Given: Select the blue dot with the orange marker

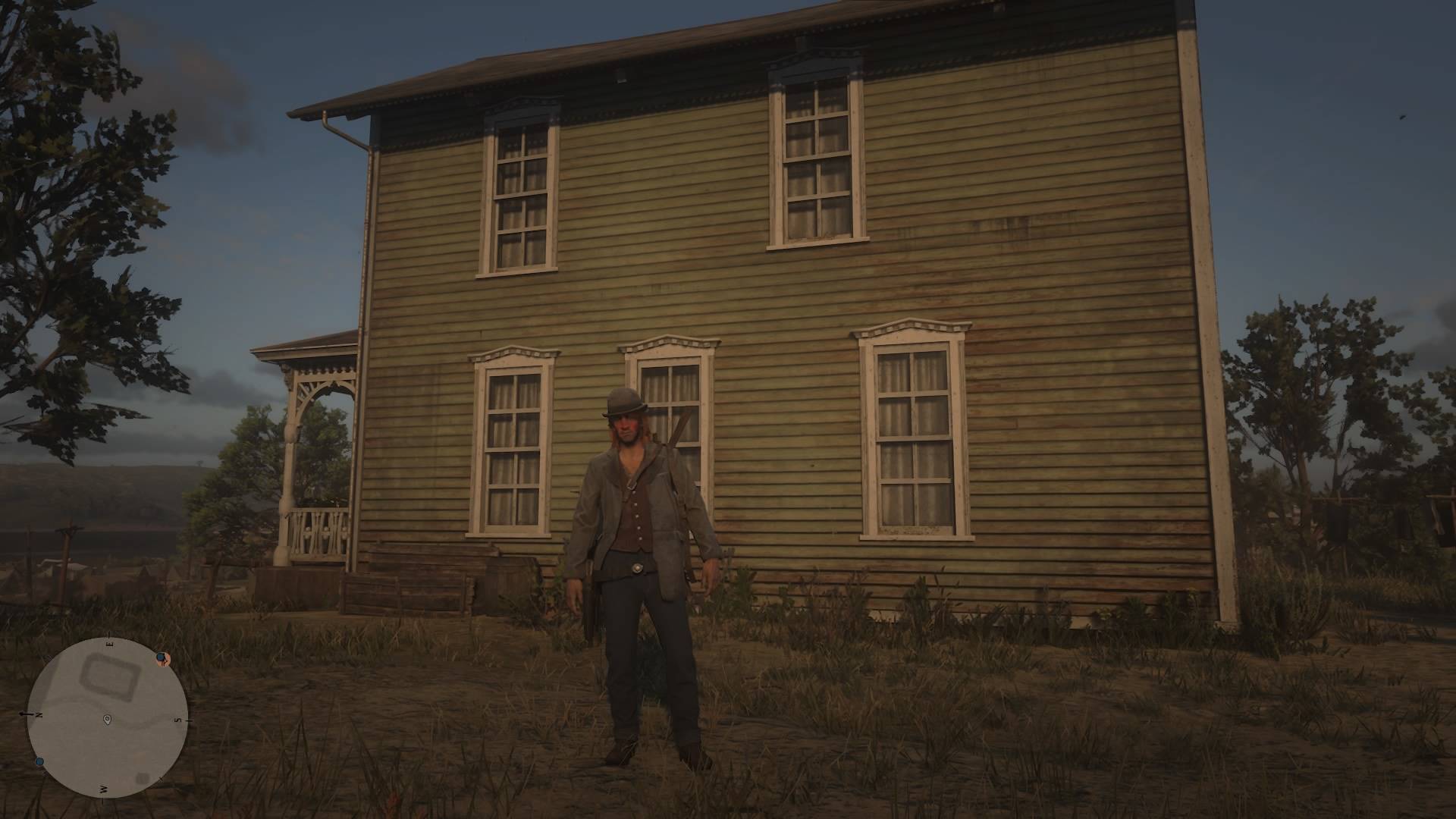Looking at the screenshot, I should (x=162, y=657).
